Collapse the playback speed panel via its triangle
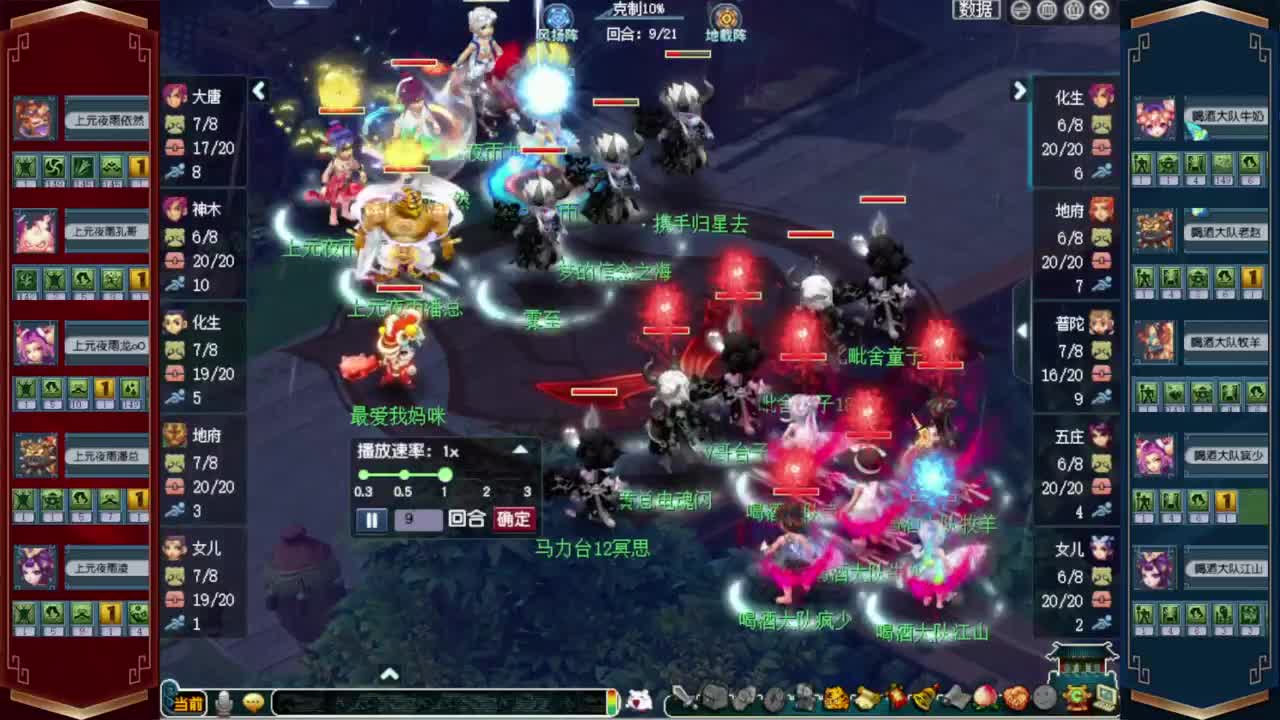This screenshot has height=720, width=1280. tap(521, 450)
